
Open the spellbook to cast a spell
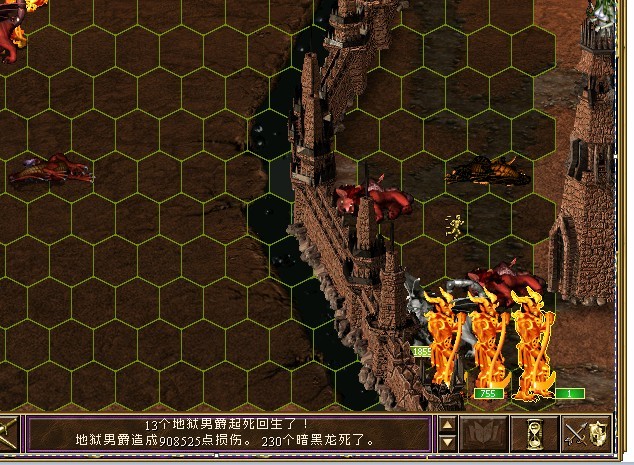[x=485, y=434]
